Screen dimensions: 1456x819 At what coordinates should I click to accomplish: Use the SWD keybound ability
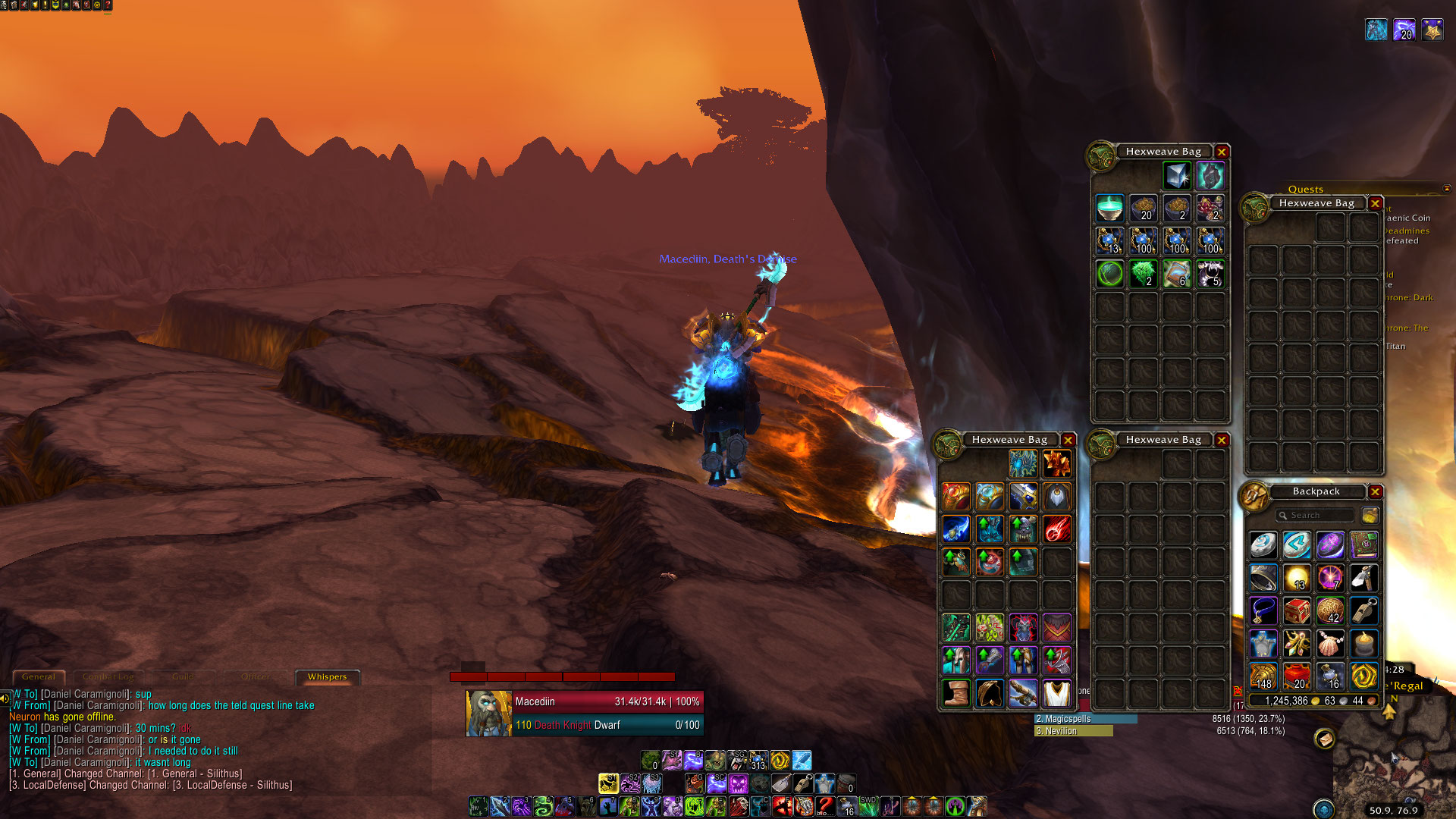pyautogui.click(x=868, y=806)
